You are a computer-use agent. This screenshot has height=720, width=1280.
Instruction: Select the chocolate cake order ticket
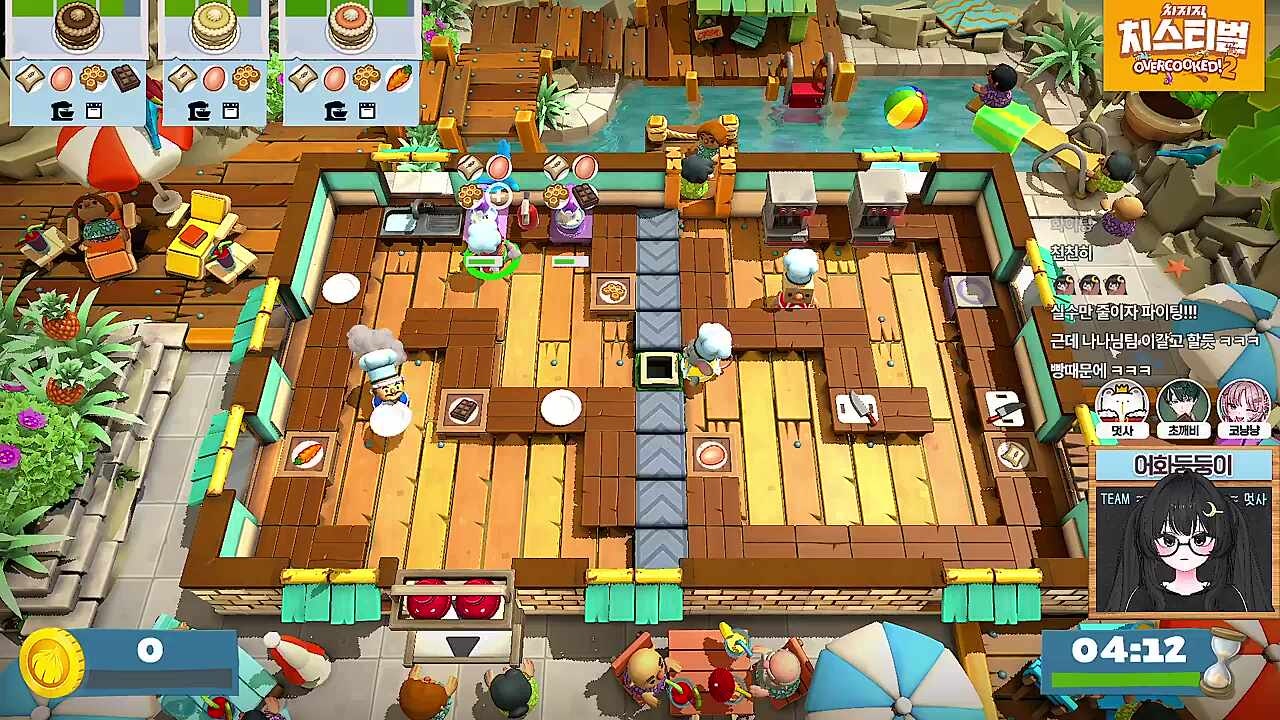pos(78,62)
